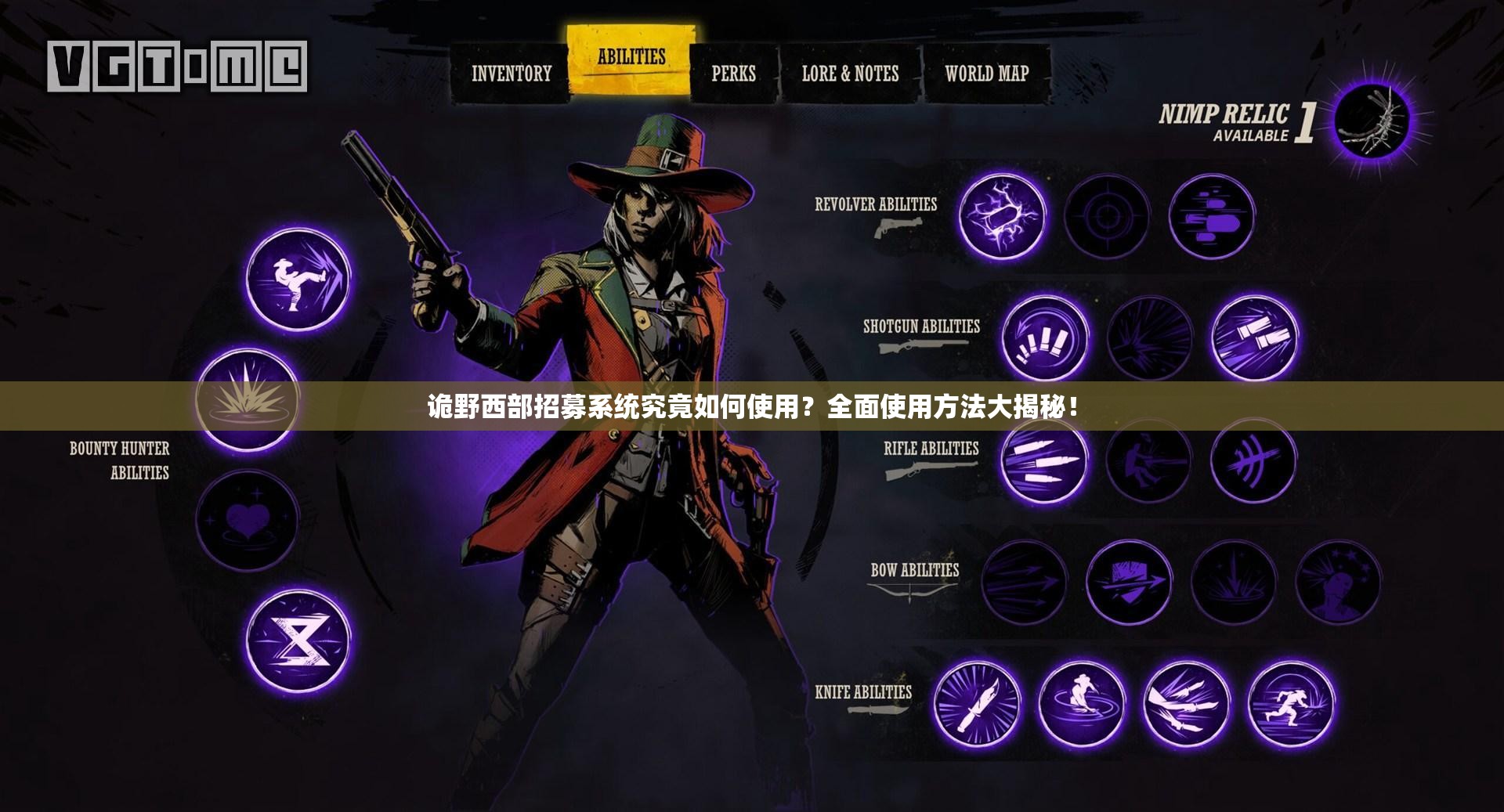
Task: Select the bounty hunter heart ability
Action: 246,521
